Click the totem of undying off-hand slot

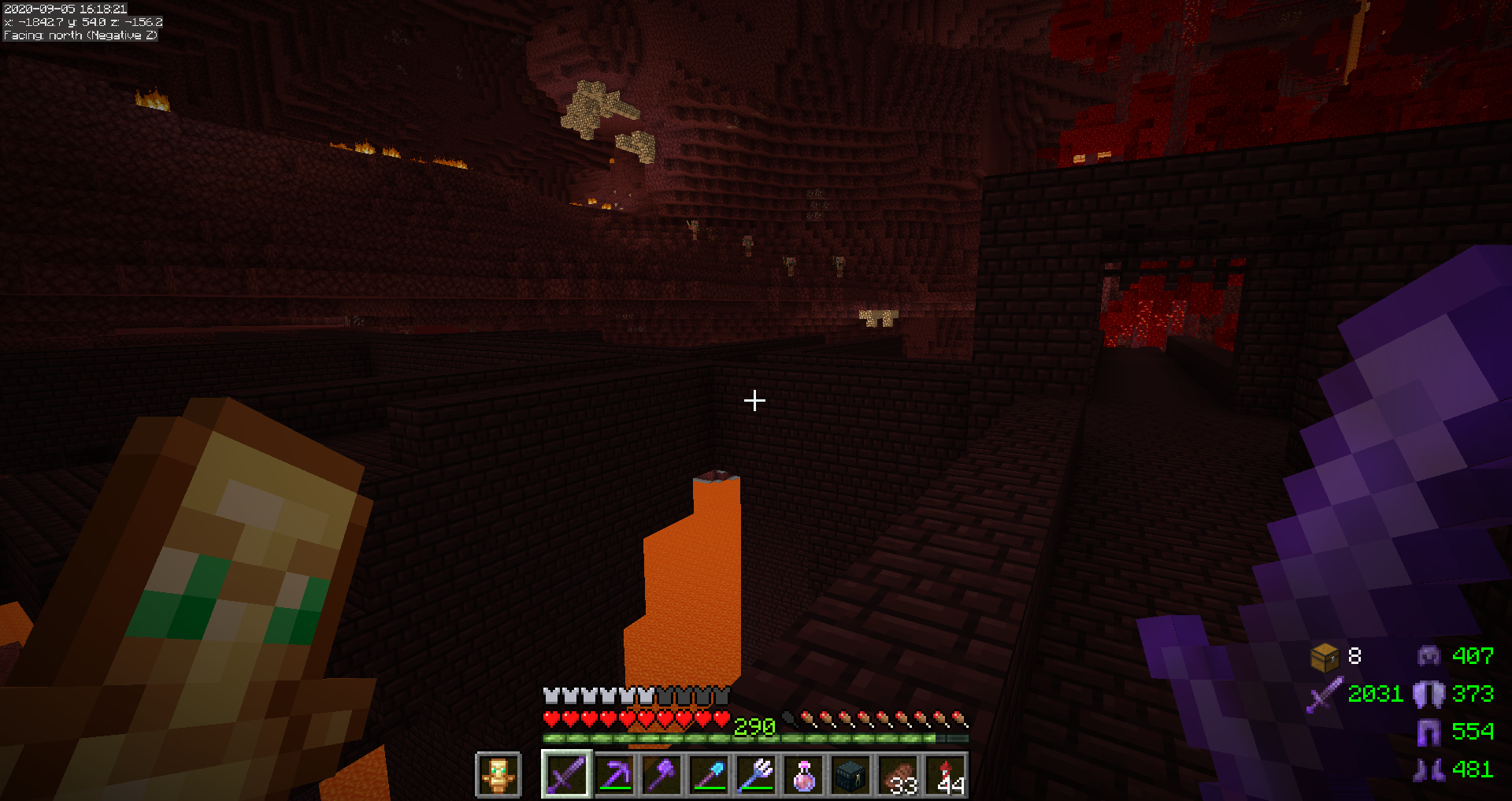[x=498, y=775]
